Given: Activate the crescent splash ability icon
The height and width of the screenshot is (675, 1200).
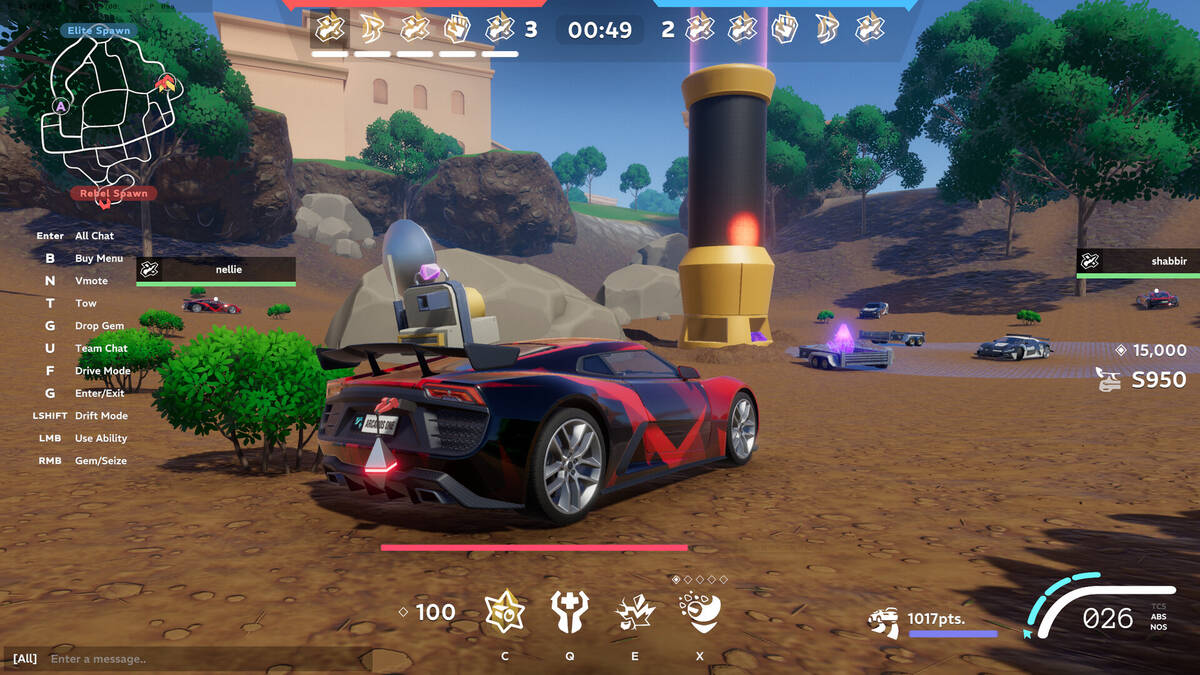Looking at the screenshot, I should (700, 610).
